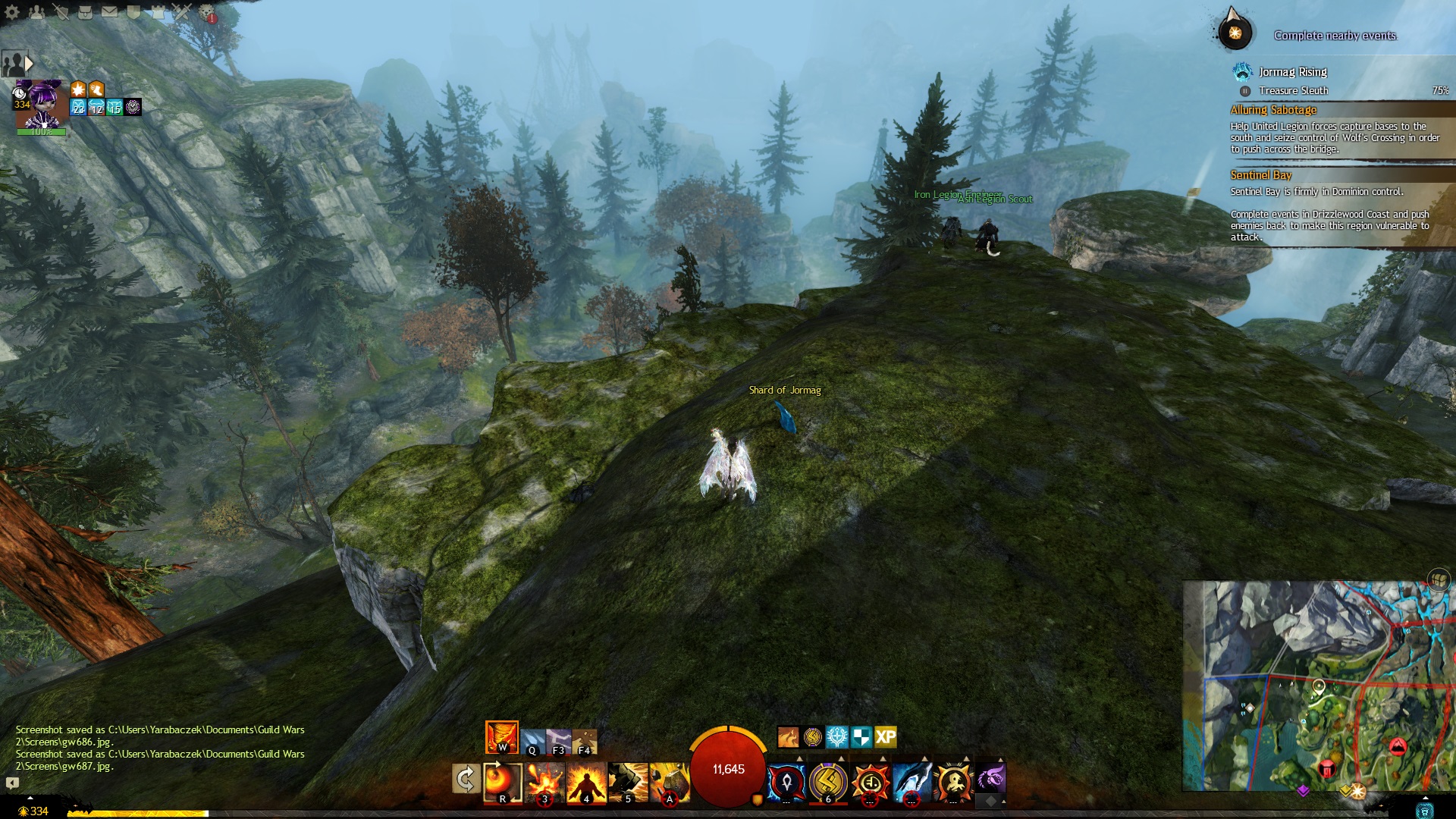Open the mail envelope icon
Screen dimensions: 1456x819
(109, 12)
